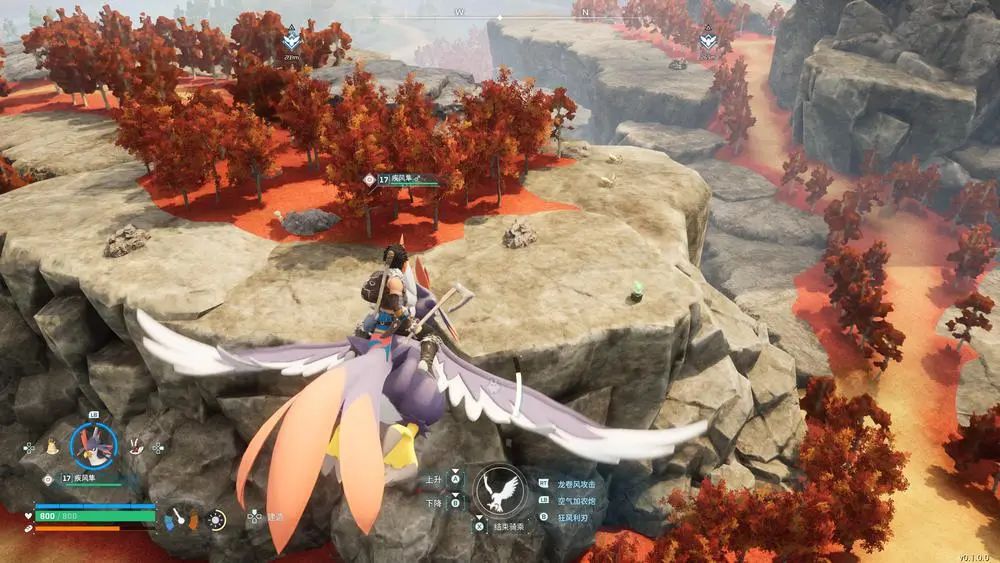Image resolution: width=1000 pixels, height=563 pixels.
Task: Open the day-night clock dial
Action: [215, 519]
